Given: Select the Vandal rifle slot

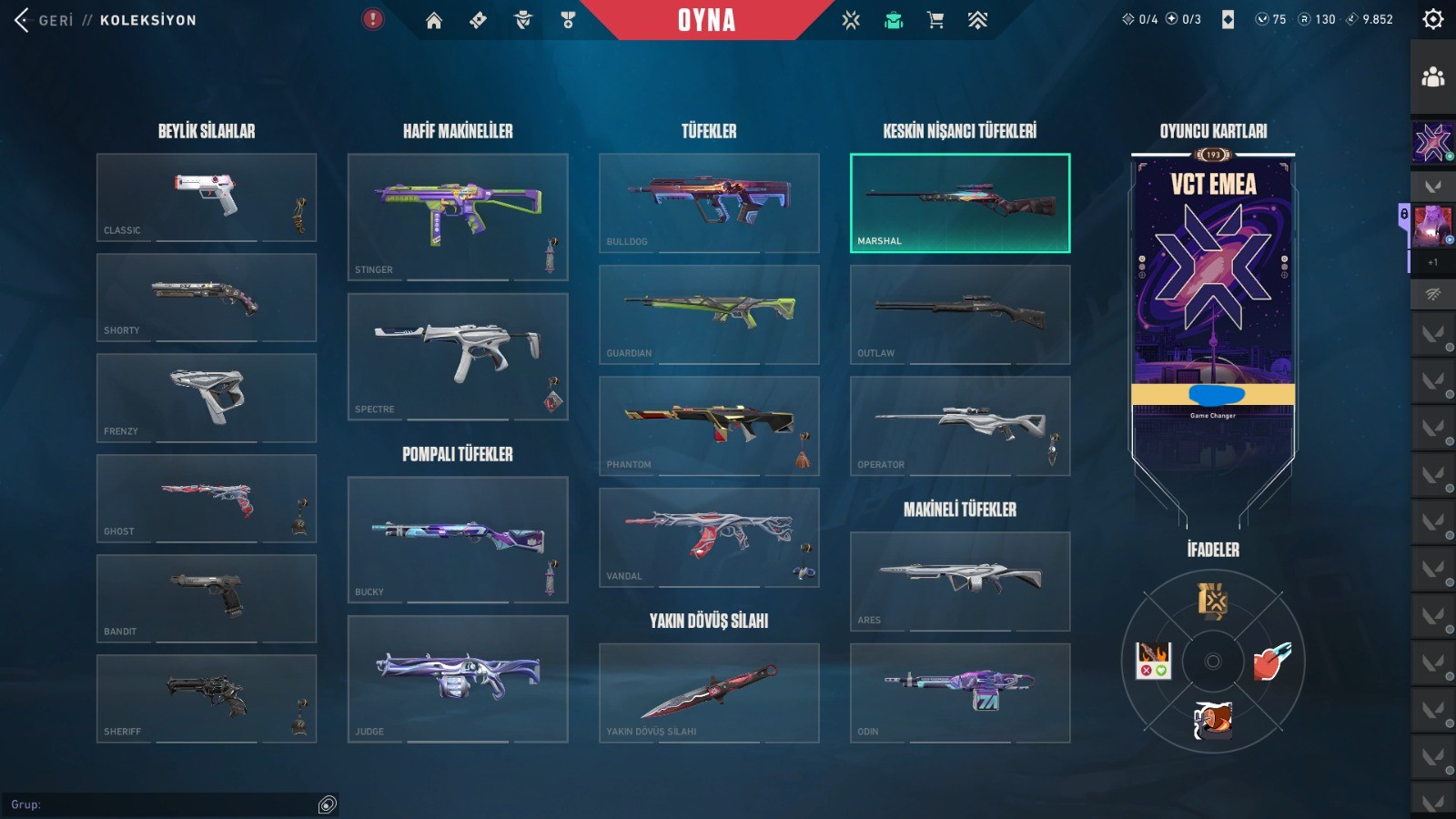Looking at the screenshot, I should tap(708, 537).
